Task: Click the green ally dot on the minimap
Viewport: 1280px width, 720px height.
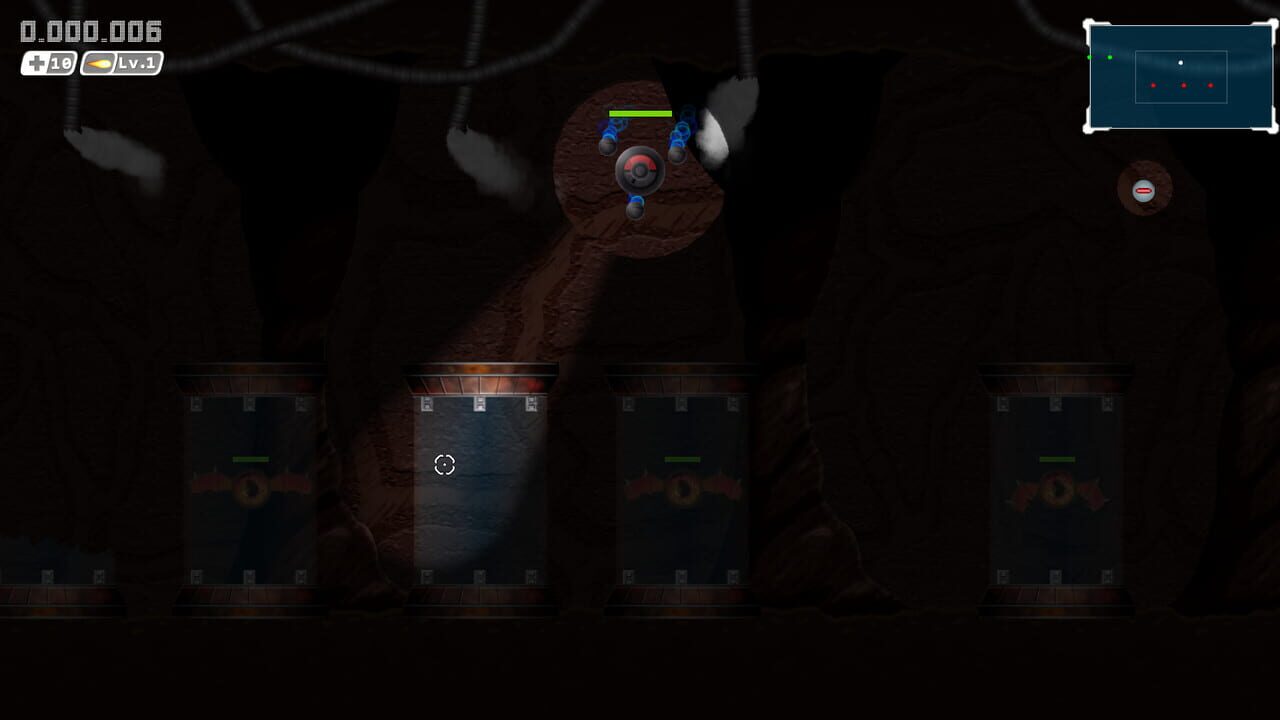Action: pos(1109,57)
